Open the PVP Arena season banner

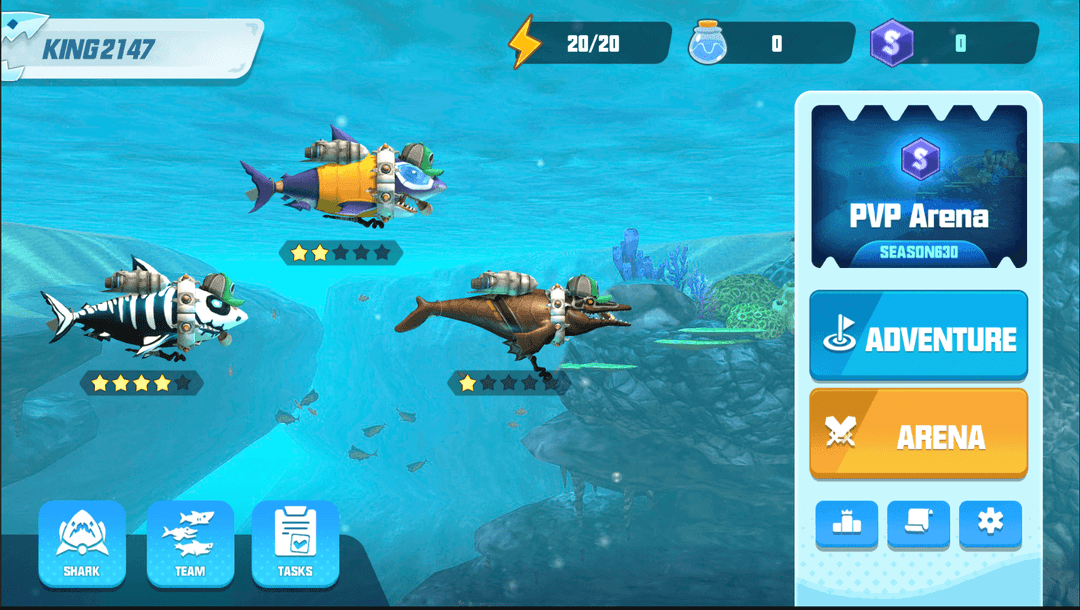click(918, 186)
